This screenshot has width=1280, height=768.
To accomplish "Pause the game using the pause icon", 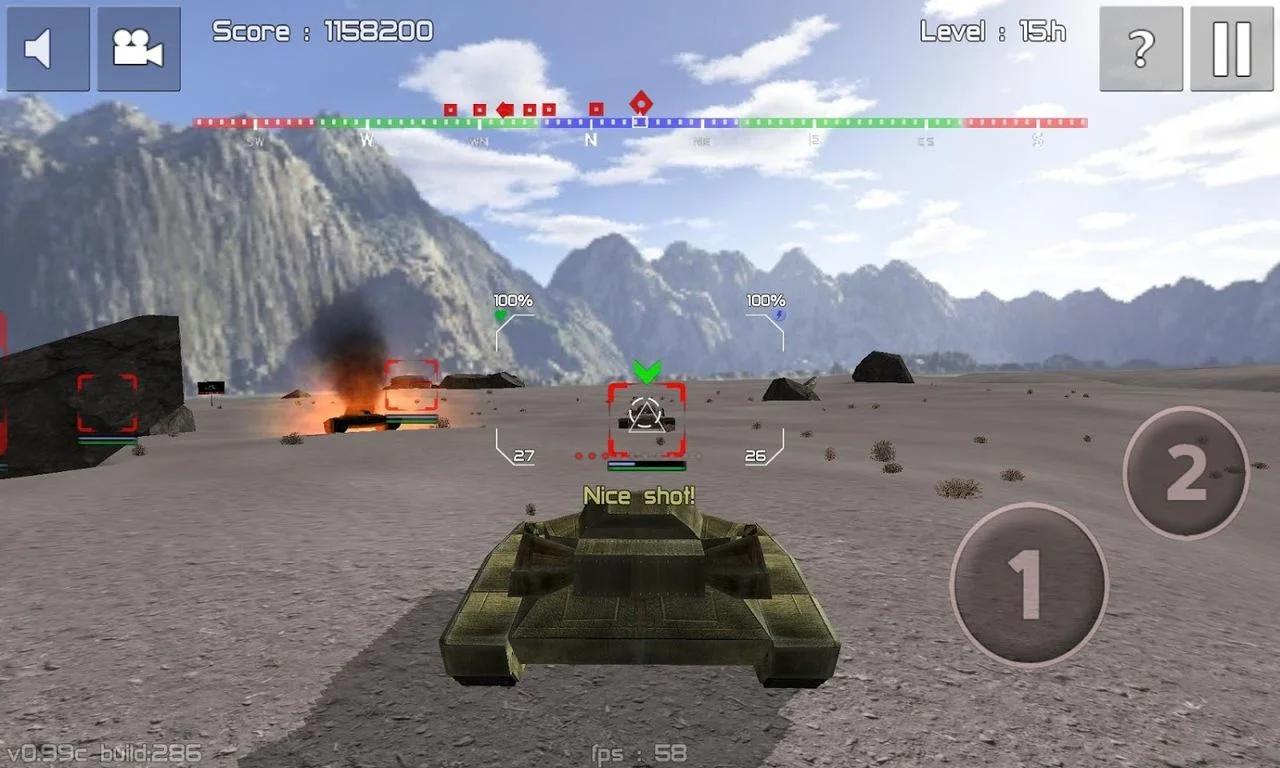I will [1231, 46].
